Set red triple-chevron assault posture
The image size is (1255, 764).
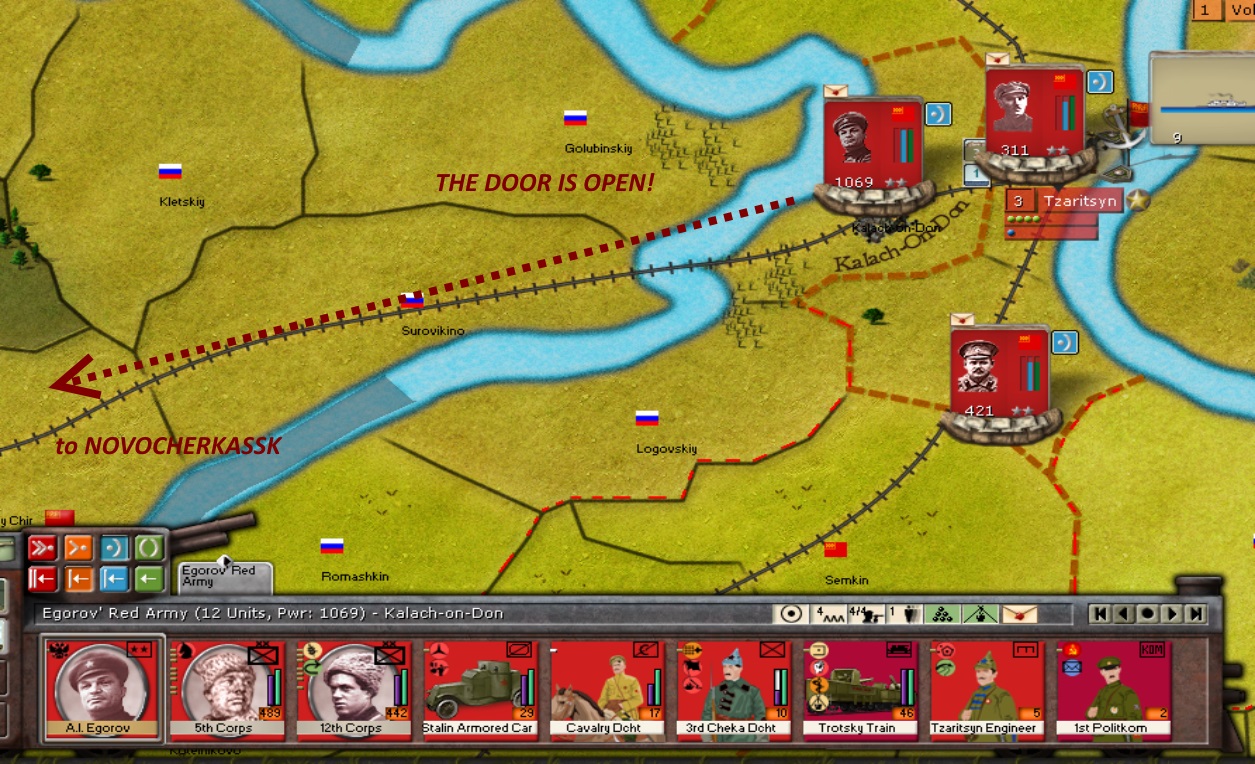(x=43, y=548)
